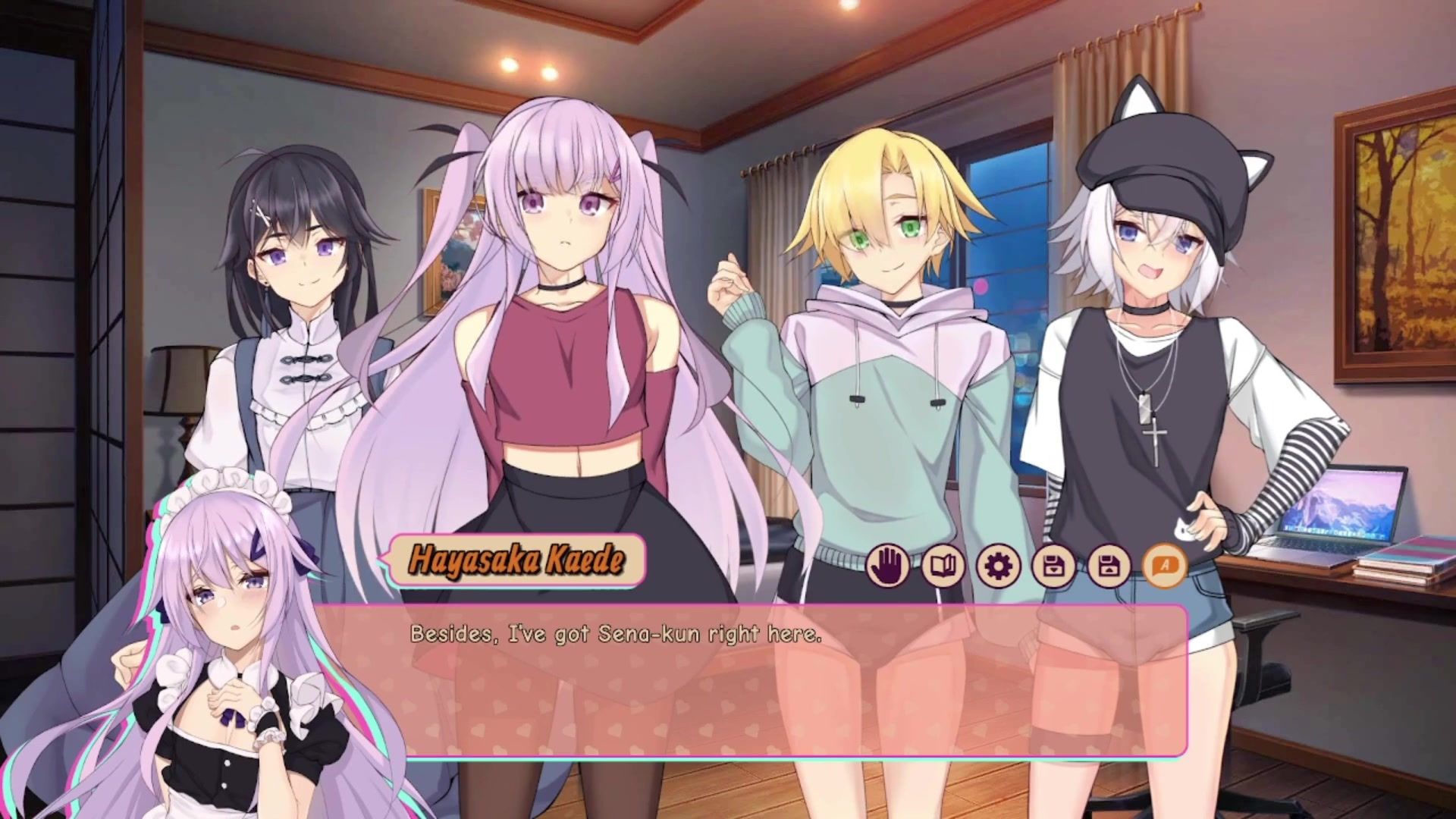Click the floppy disk with up arrow
Screen dimensions: 1456x819
click(1109, 566)
